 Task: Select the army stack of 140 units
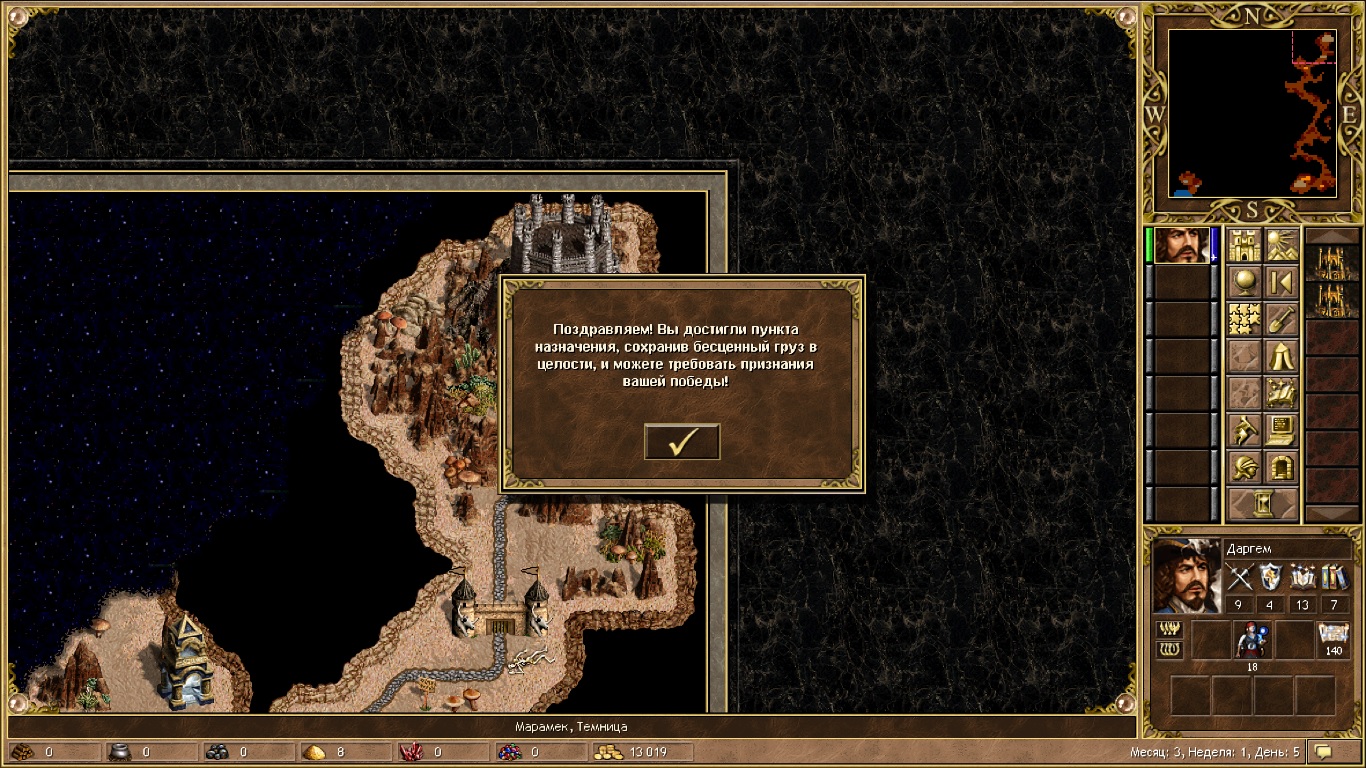pos(1333,640)
